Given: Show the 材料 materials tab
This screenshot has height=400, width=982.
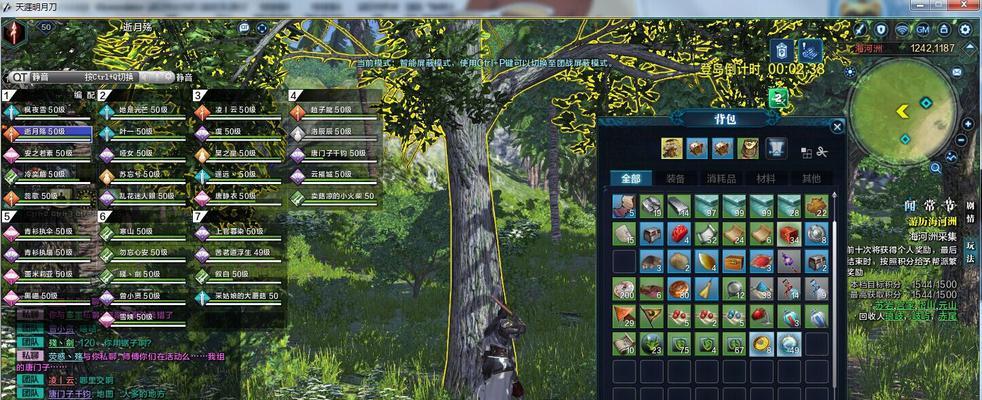Looking at the screenshot, I should 766,178.
